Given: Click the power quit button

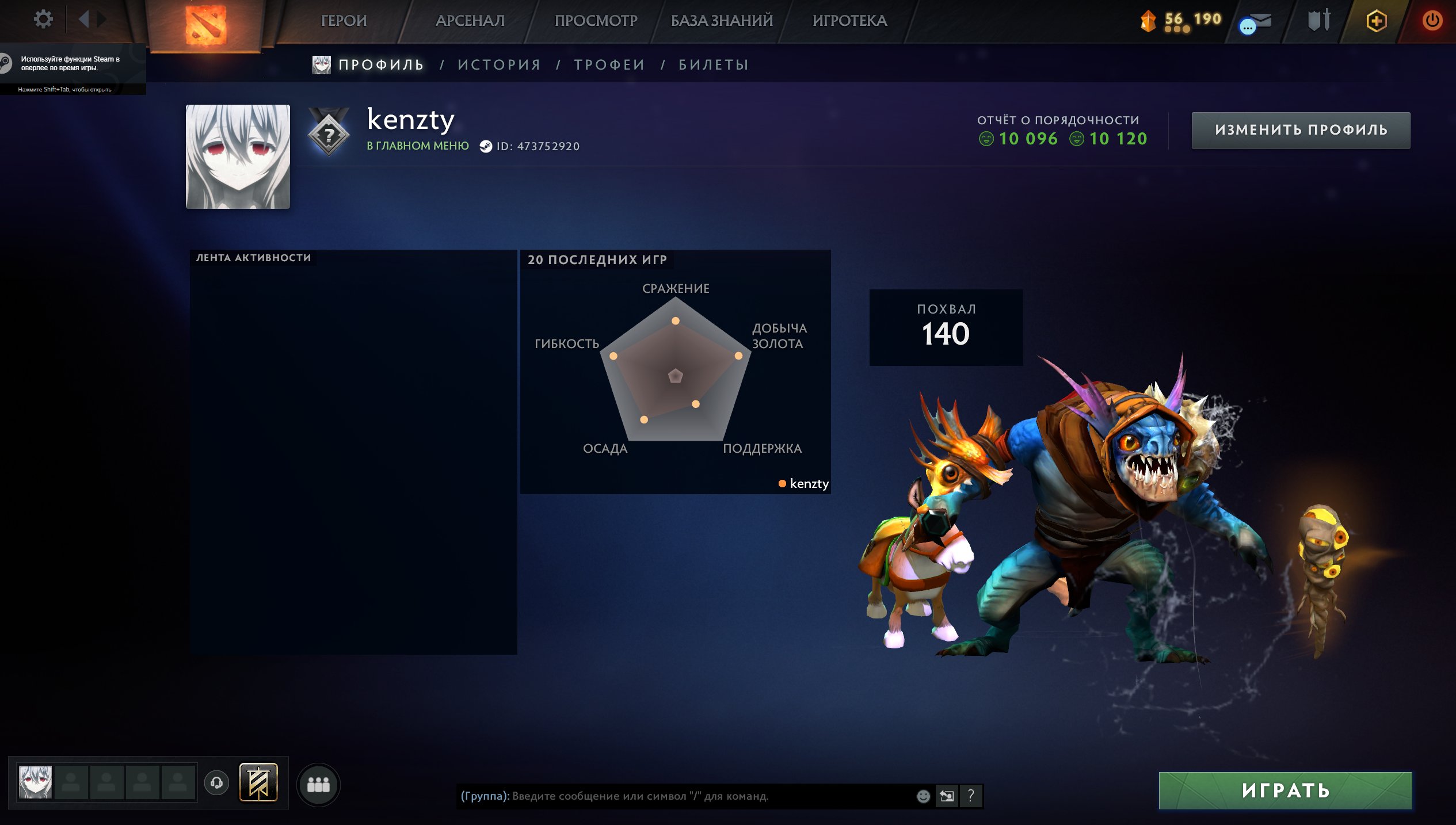Looking at the screenshot, I should pyautogui.click(x=1432, y=21).
